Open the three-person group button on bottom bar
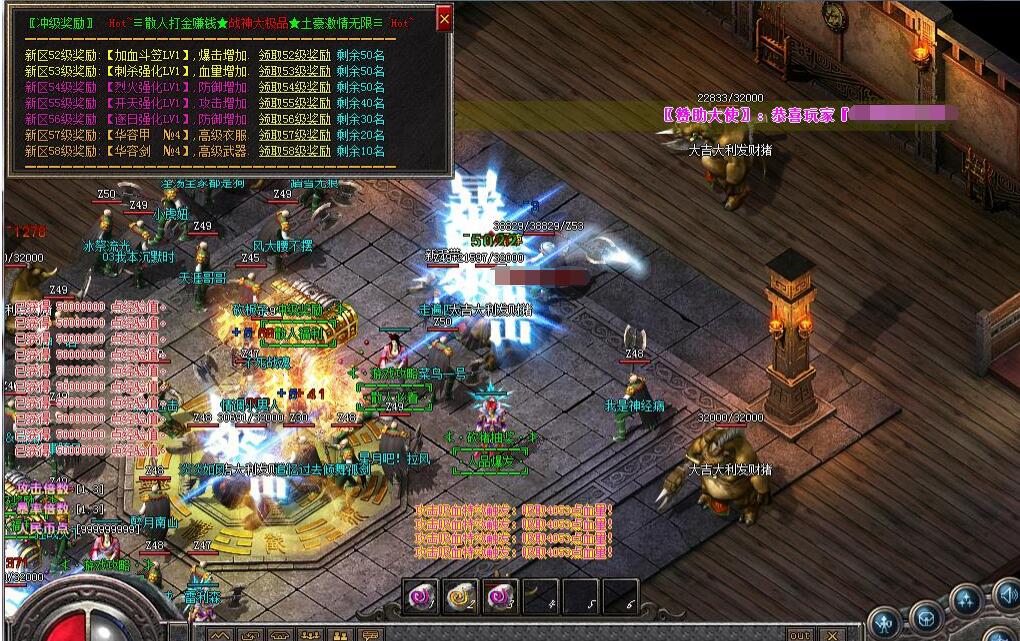Screen dimensions: 1020x641 click(x=311, y=635)
